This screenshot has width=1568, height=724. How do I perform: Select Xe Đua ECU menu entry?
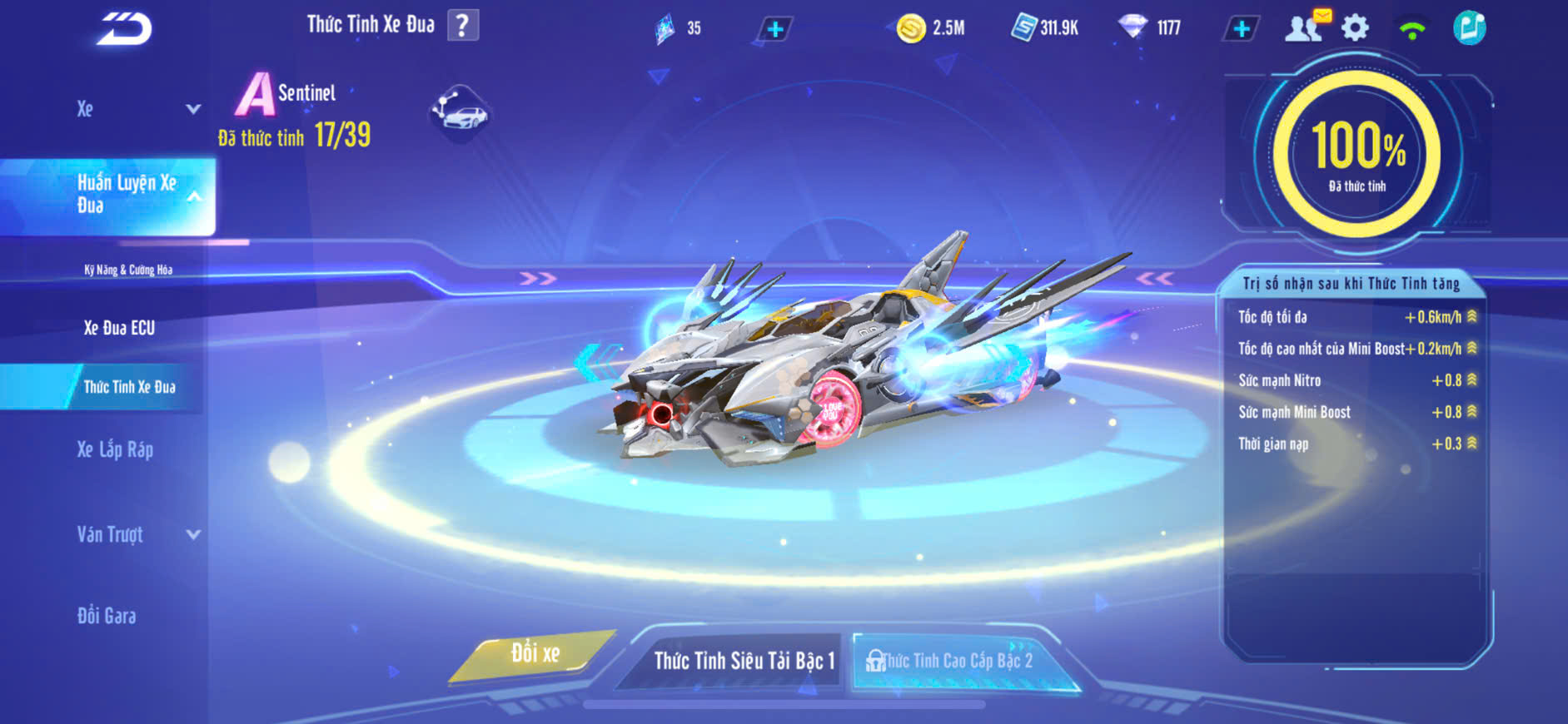pos(119,328)
